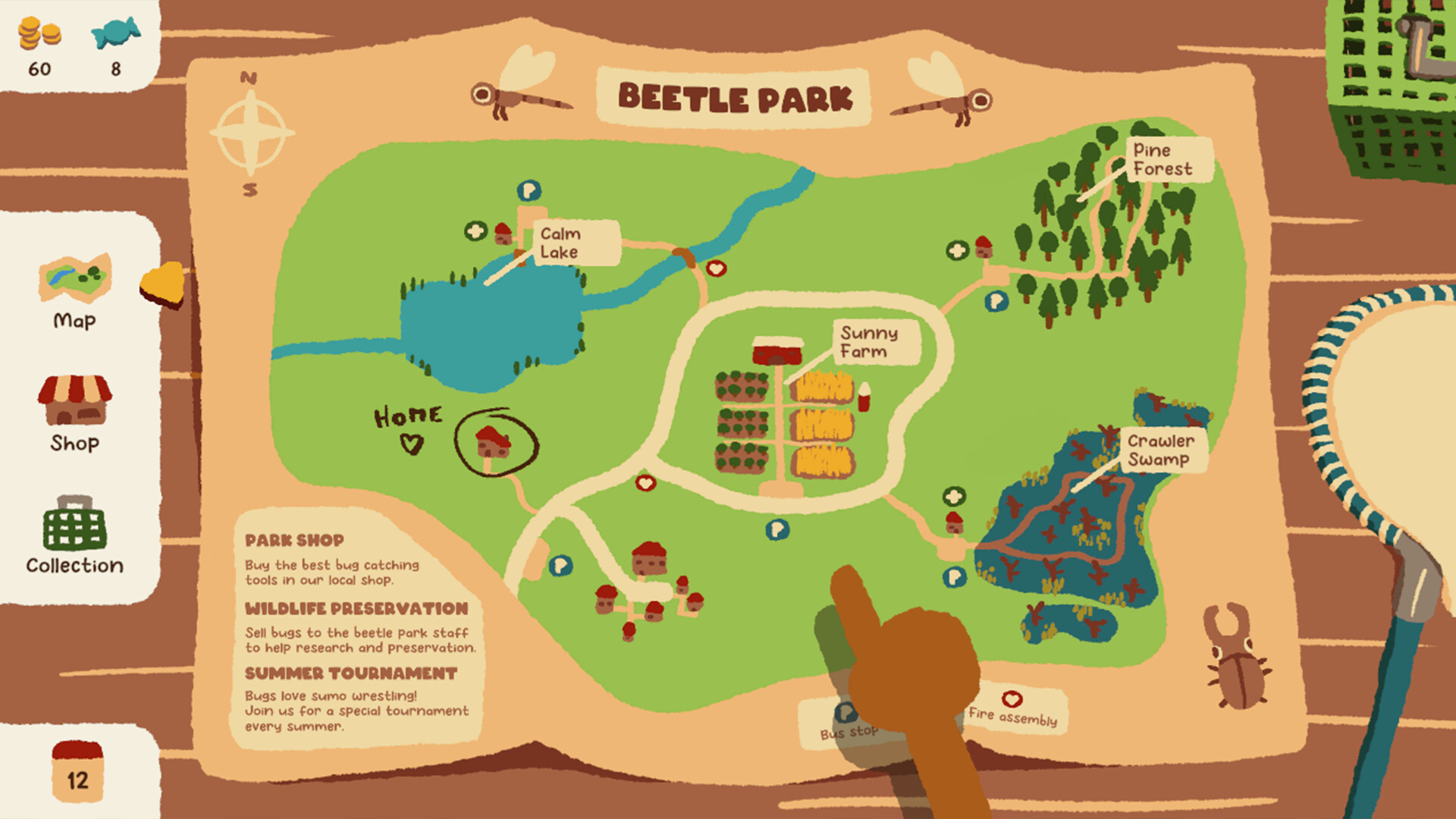The image size is (1456, 819).
Task: Select the Sunny Farm label
Action: [871, 343]
